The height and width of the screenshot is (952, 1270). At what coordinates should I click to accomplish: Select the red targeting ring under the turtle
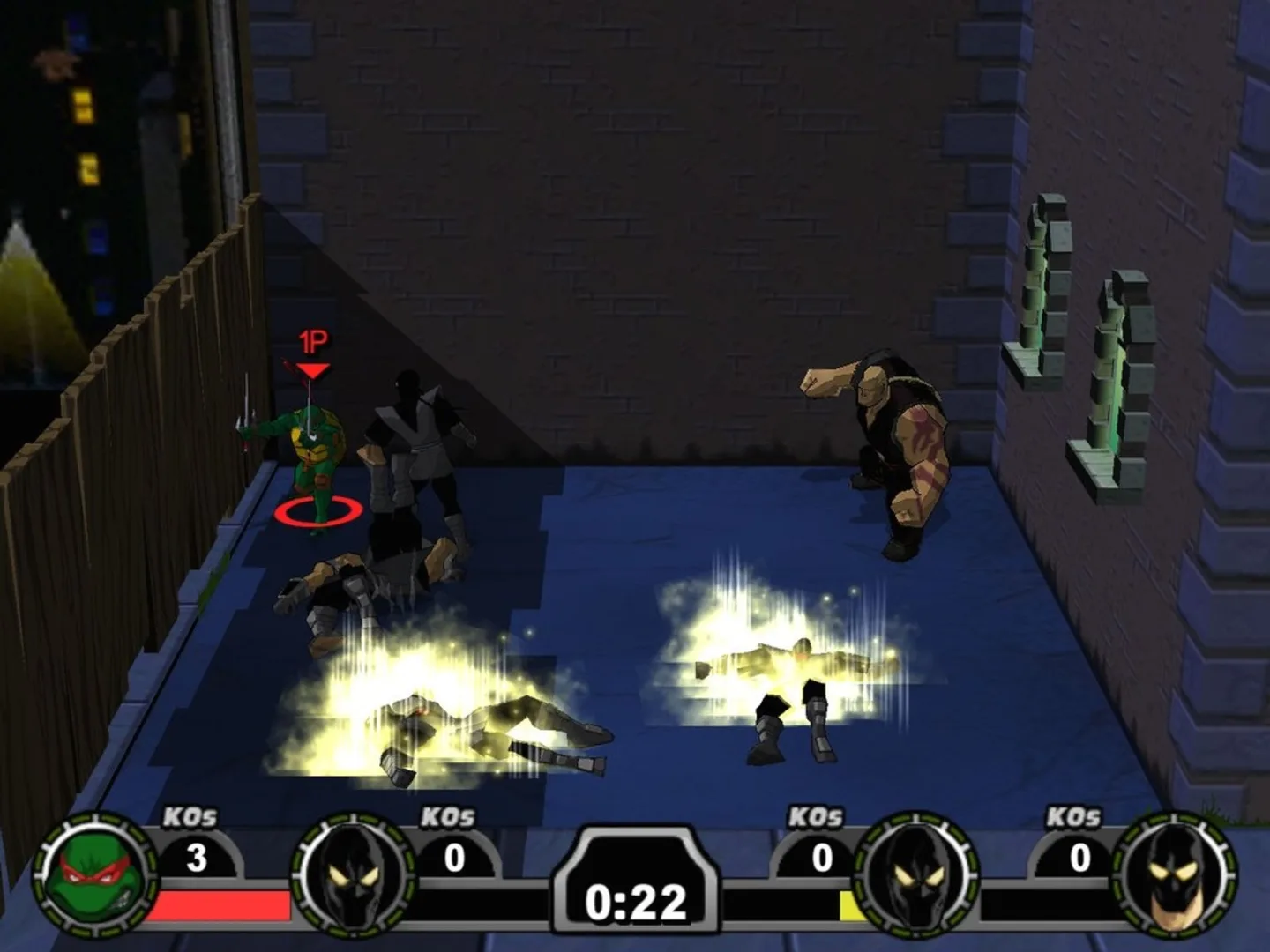coord(313,509)
